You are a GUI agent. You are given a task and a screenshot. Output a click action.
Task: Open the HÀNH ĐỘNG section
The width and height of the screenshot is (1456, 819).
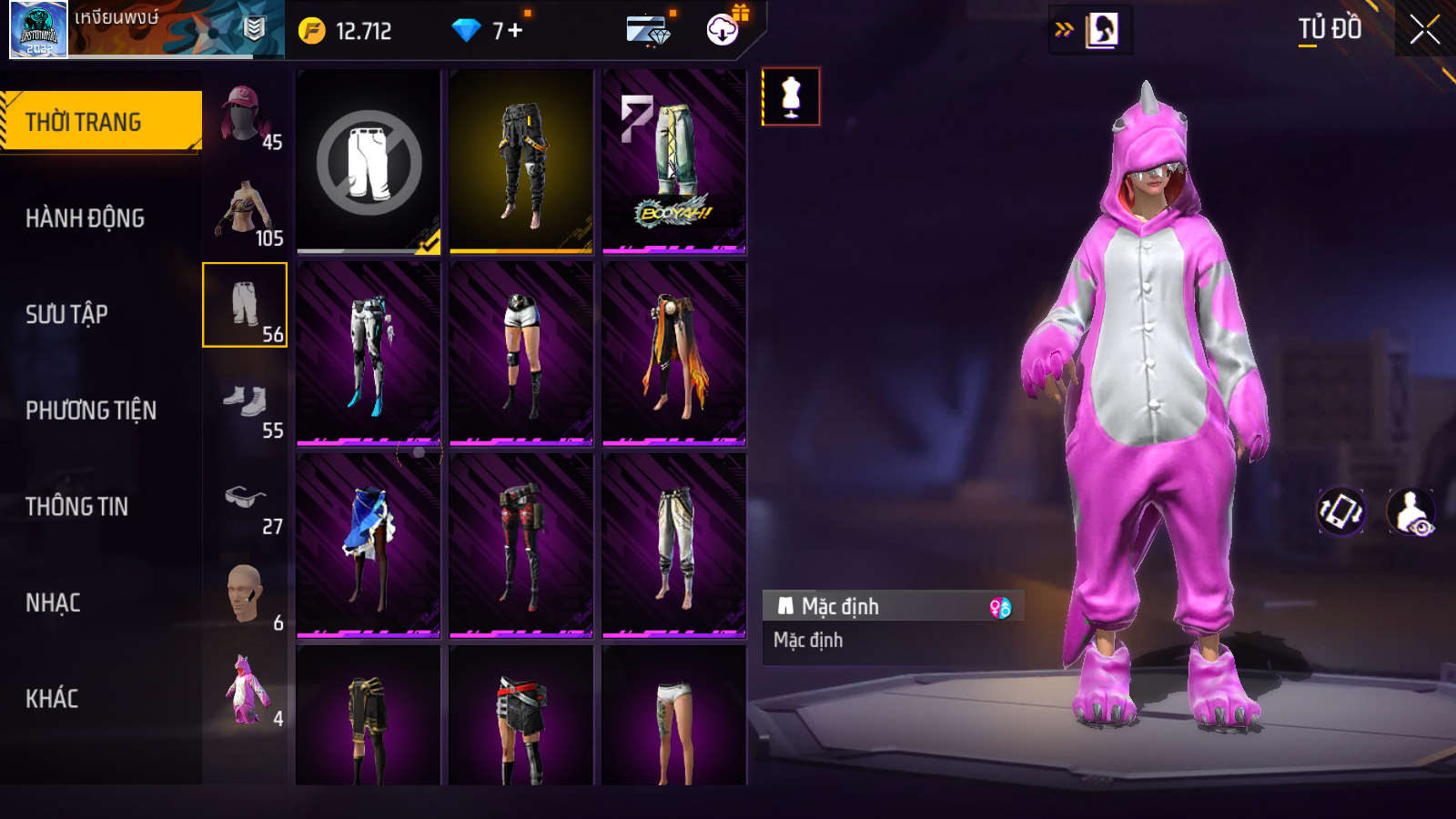click(x=85, y=218)
